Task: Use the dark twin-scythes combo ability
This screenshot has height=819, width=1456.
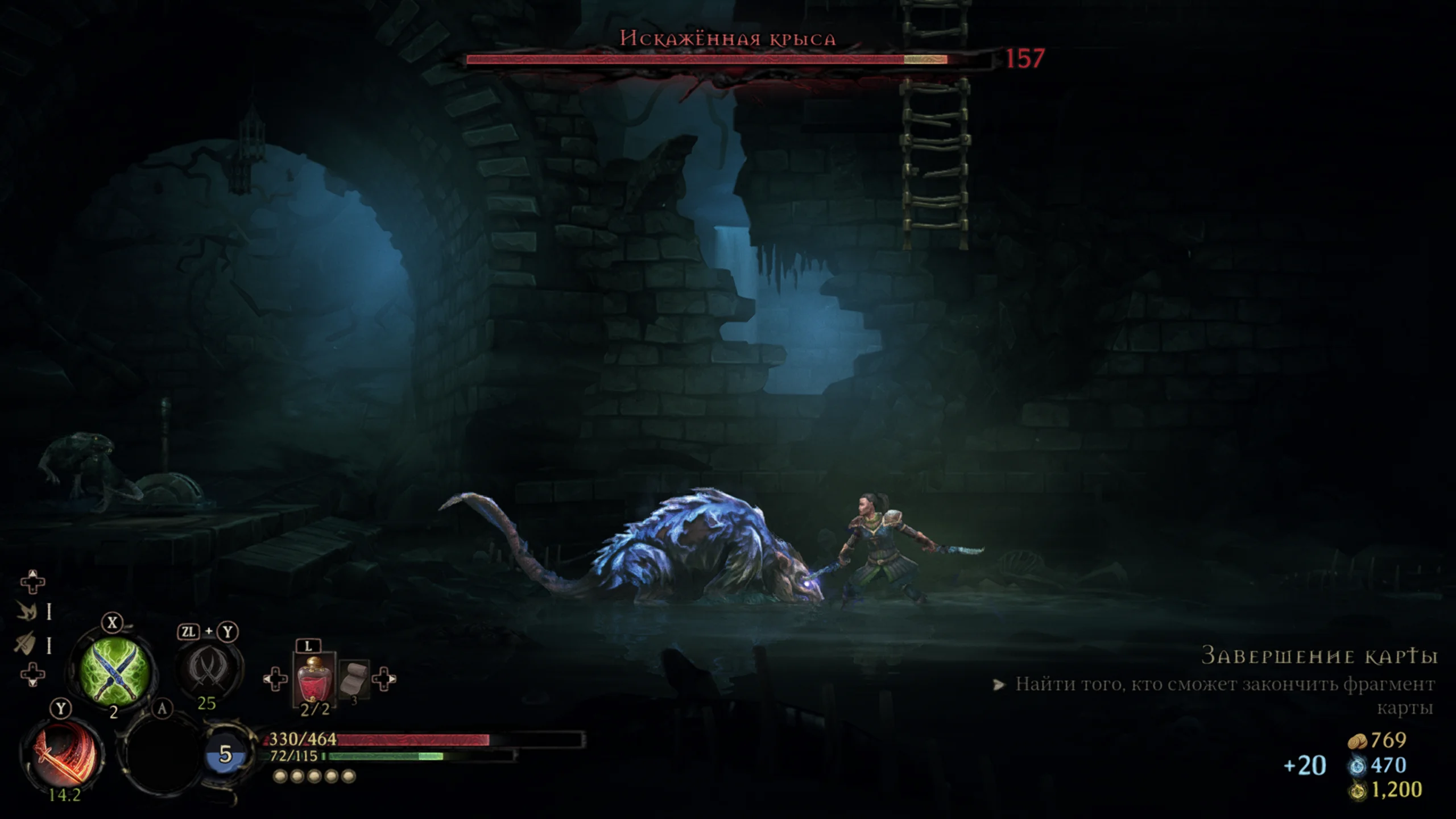Action: point(209,667)
